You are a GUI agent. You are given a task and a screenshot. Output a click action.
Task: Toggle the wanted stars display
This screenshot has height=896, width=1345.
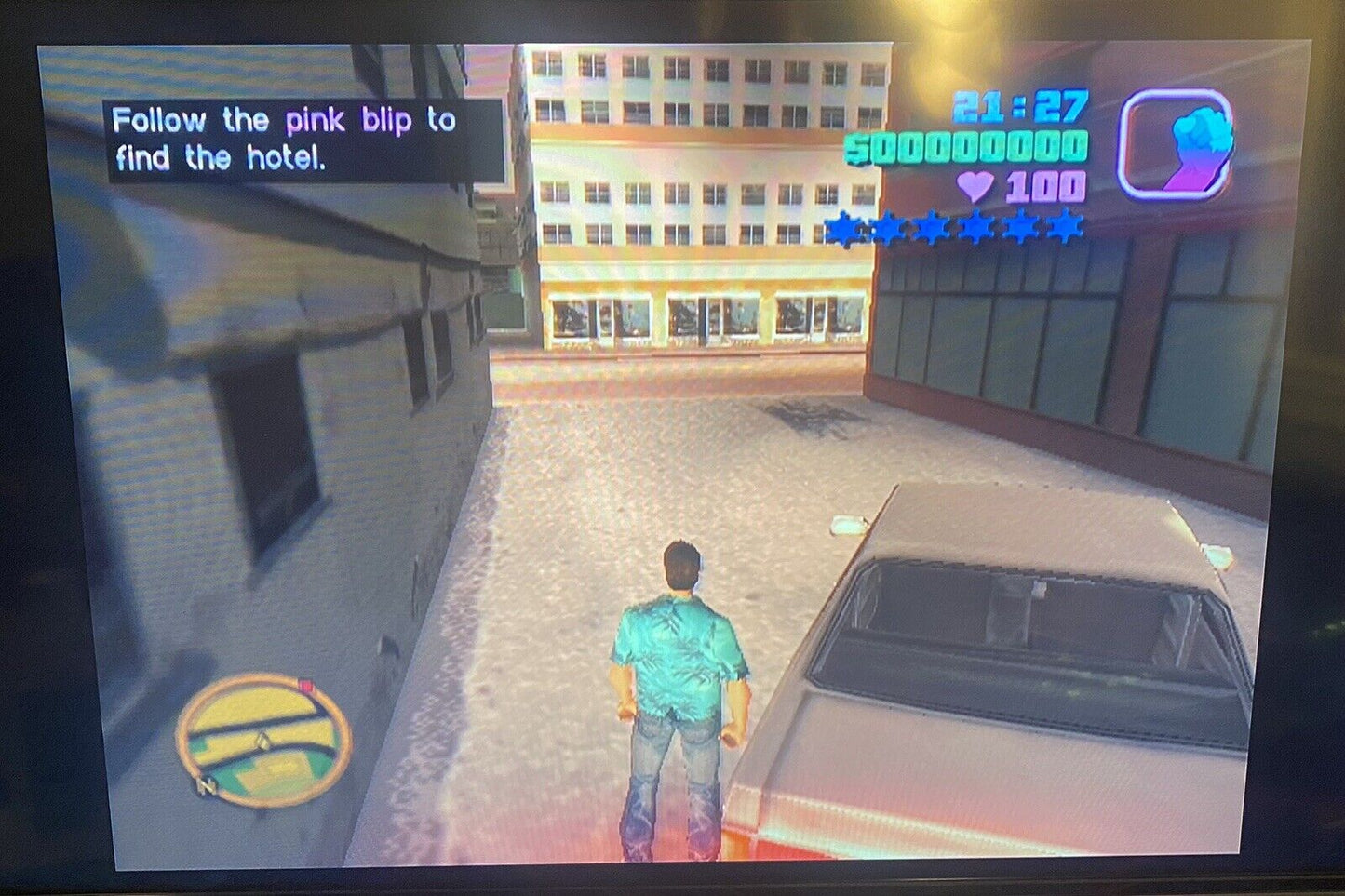(x=954, y=226)
